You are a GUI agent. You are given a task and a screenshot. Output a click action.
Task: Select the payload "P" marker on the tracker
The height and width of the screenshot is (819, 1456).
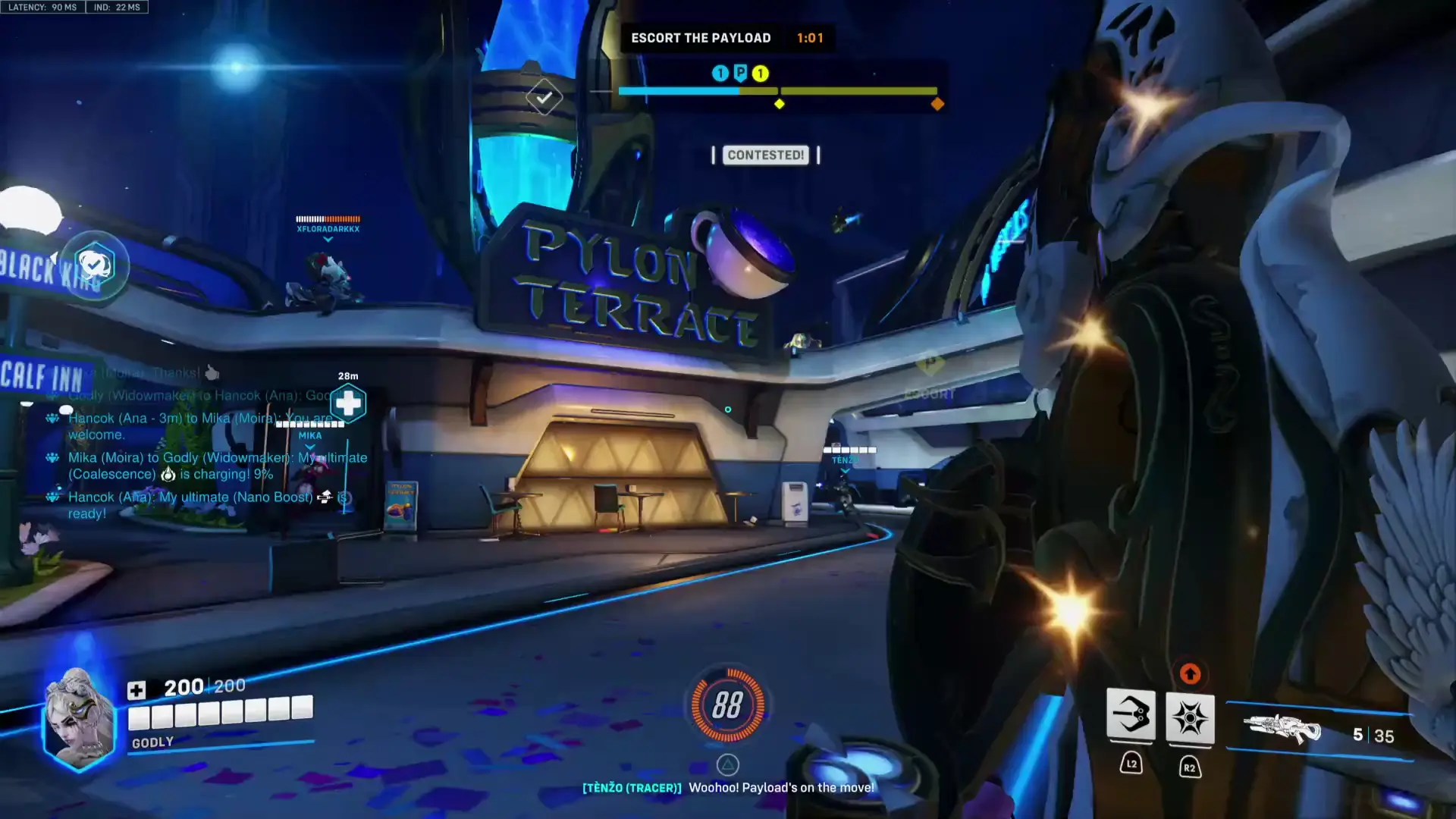click(x=740, y=73)
